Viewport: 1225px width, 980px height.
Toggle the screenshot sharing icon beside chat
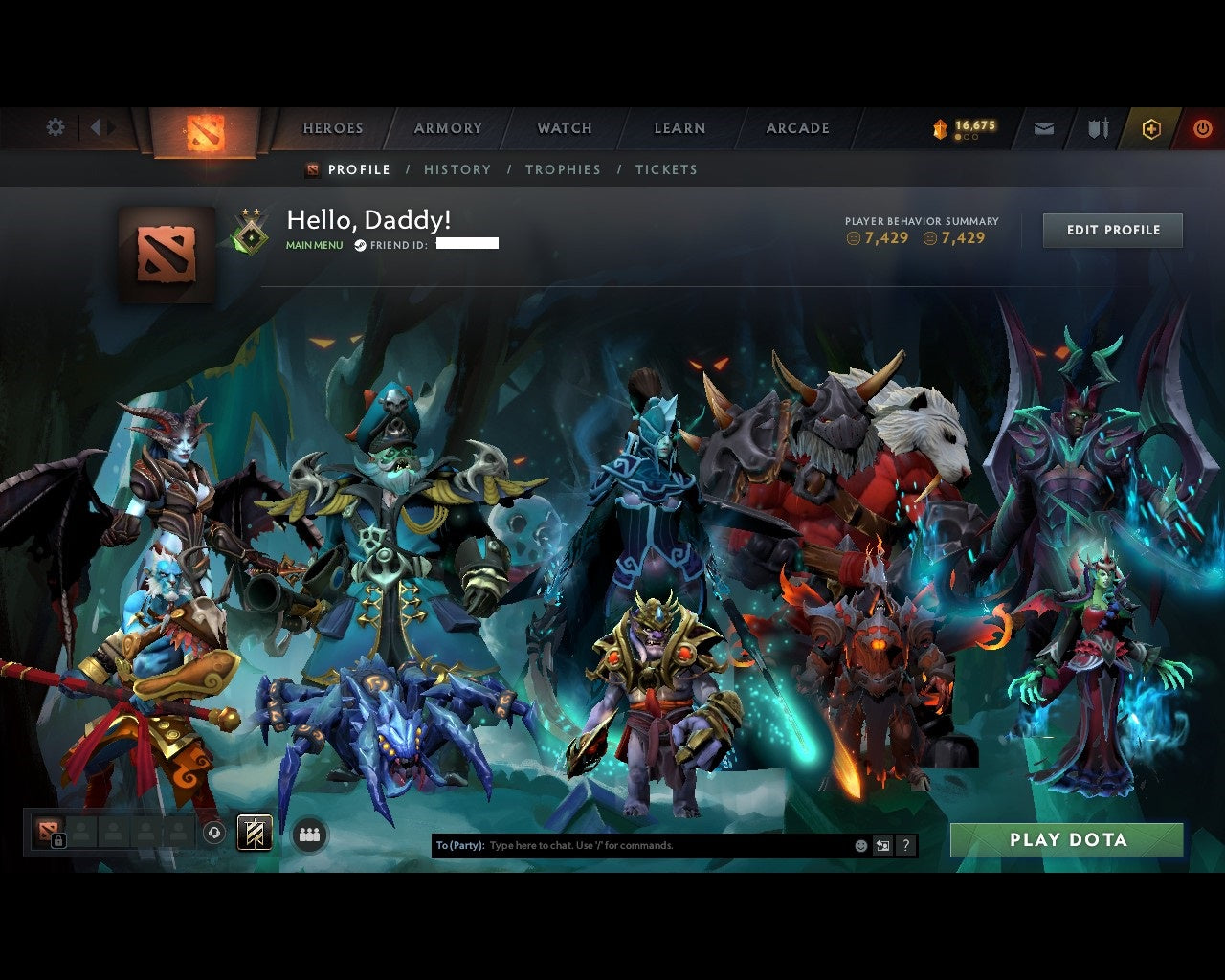[x=882, y=845]
